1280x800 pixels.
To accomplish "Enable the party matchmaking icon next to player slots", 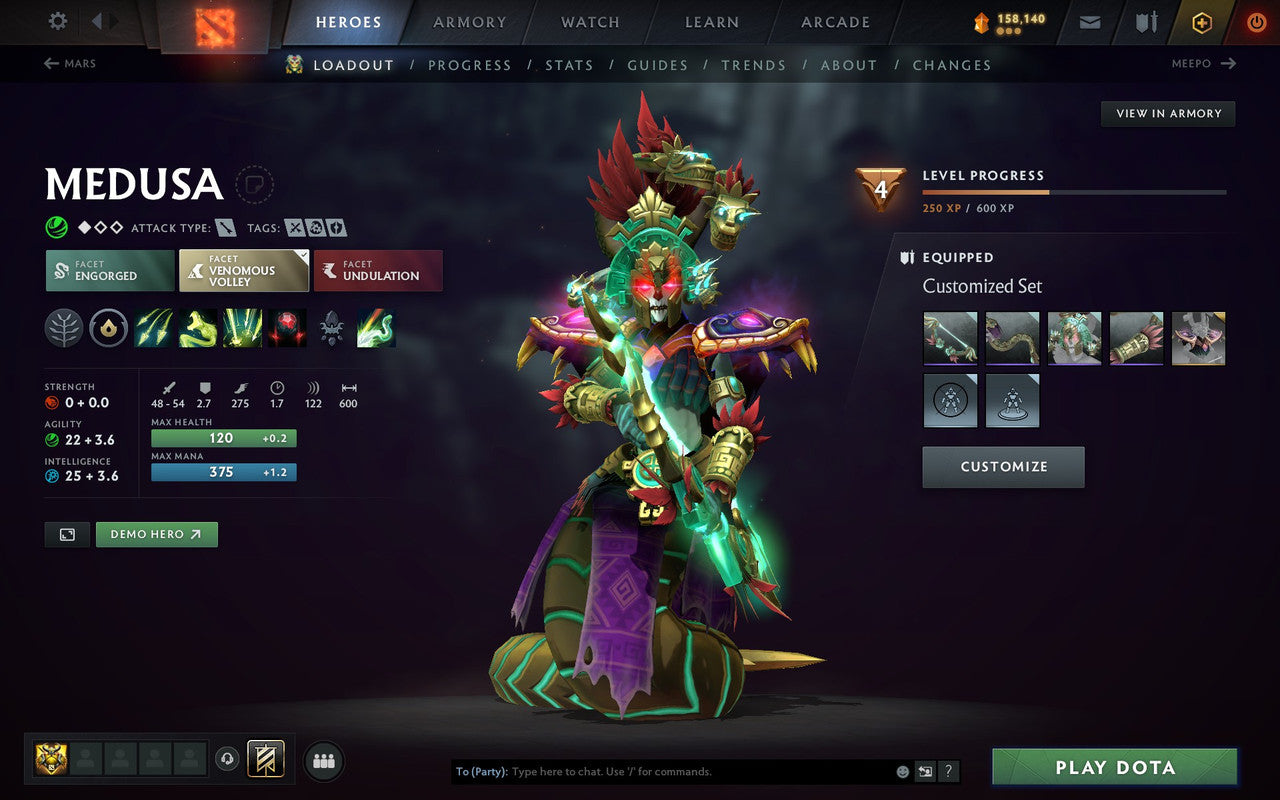I will [x=324, y=760].
